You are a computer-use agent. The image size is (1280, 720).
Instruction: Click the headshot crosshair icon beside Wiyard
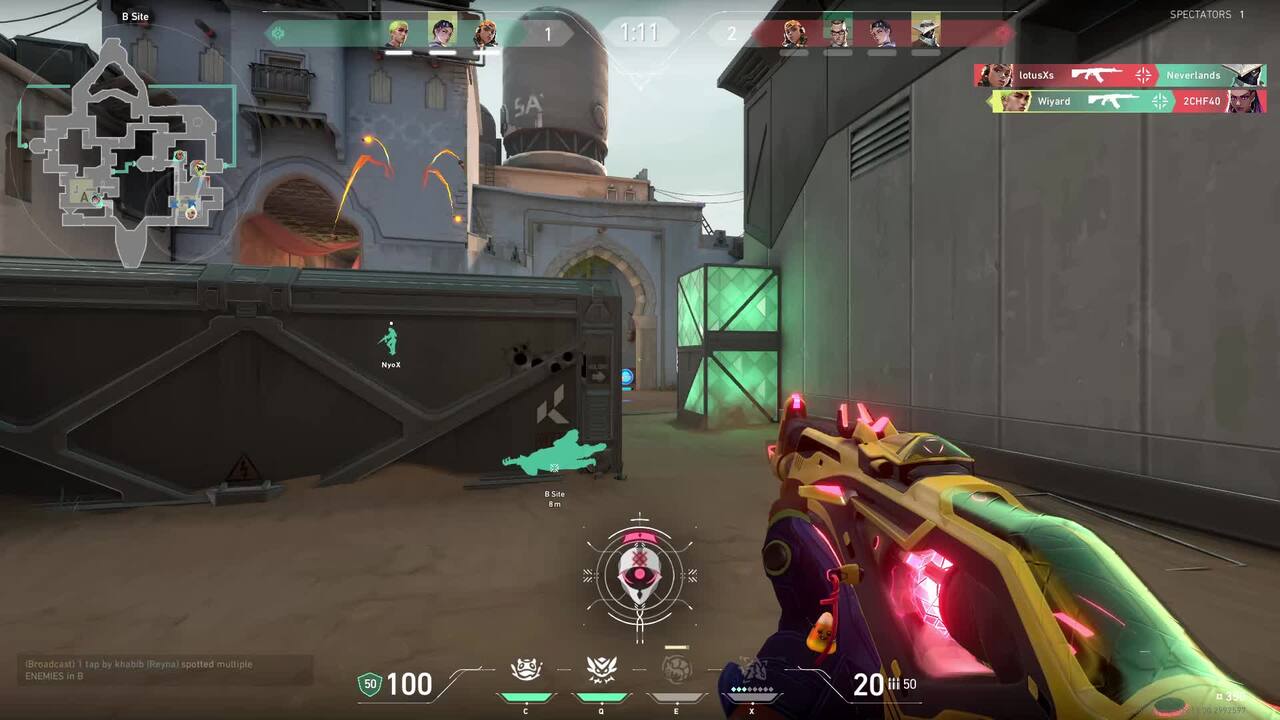point(1158,101)
